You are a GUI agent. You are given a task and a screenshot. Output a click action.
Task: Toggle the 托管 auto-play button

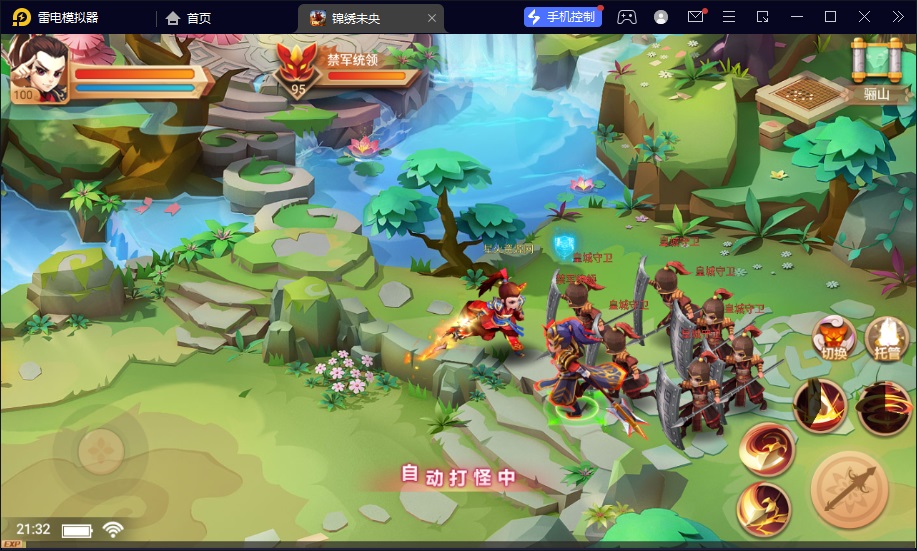(x=884, y=338)
